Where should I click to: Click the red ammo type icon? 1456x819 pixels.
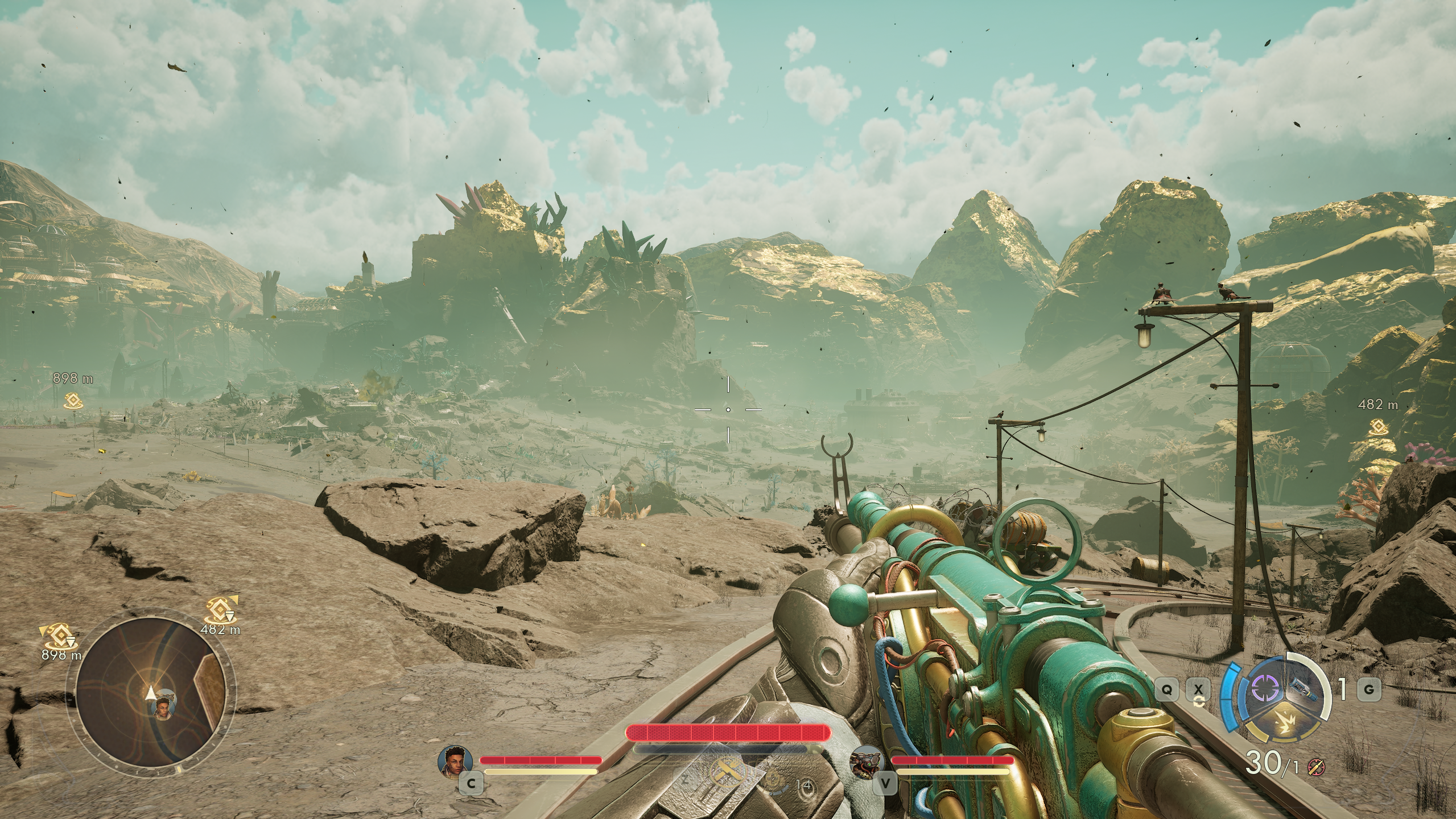(1315, 767)
